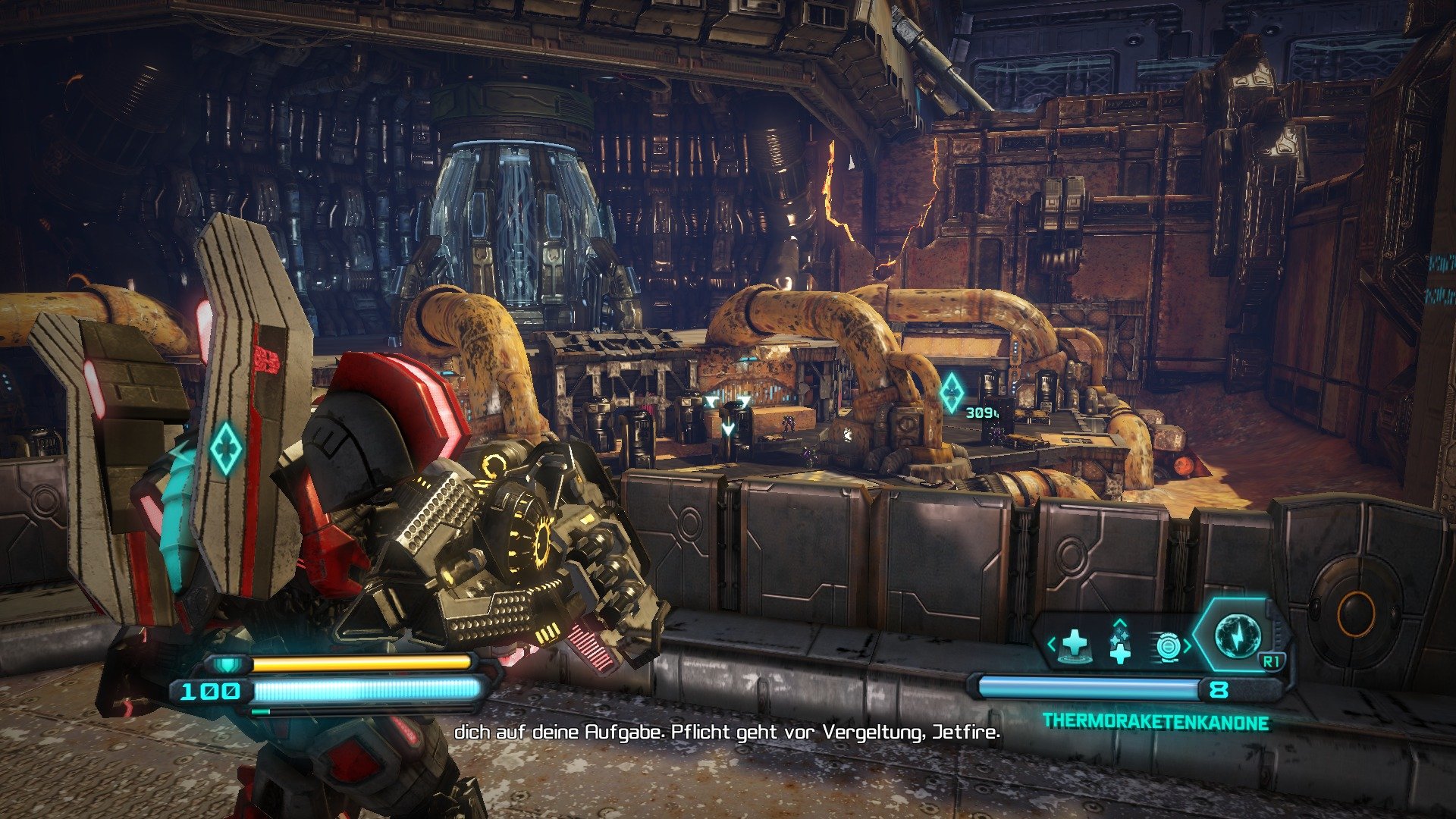
Task: Click the upward chevron above the upgrade icon
Action: tap(1121, 624)
